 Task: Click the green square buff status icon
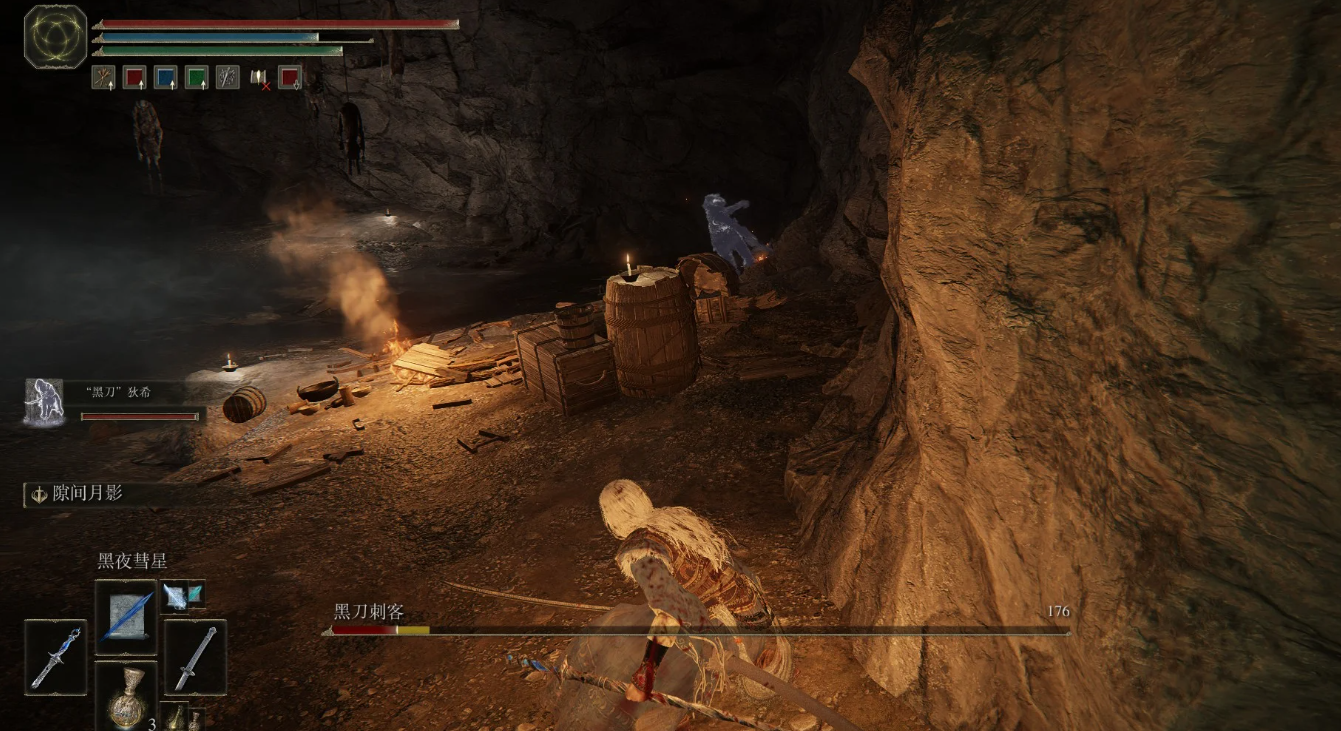pyautogui.click(x=197, y=77)
